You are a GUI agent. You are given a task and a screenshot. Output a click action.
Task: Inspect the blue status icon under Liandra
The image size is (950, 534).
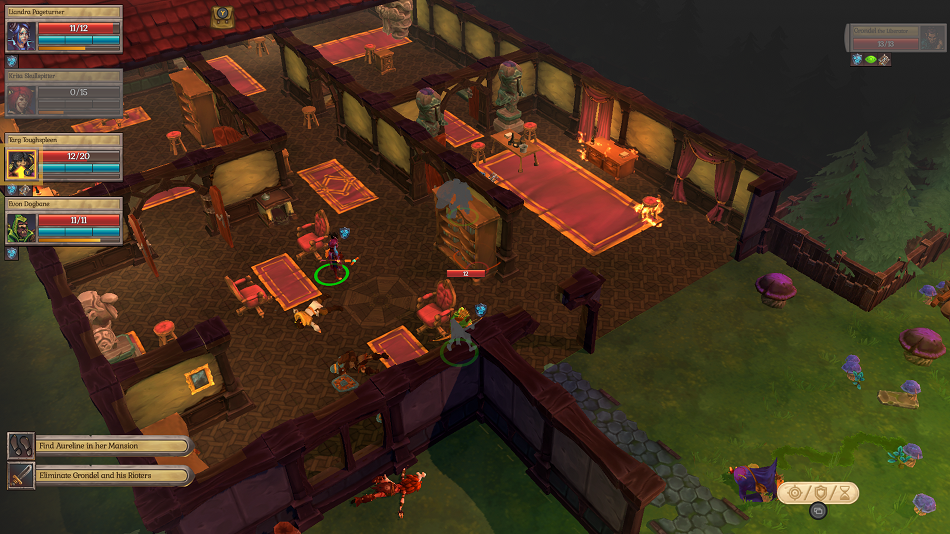click(12, 61)
